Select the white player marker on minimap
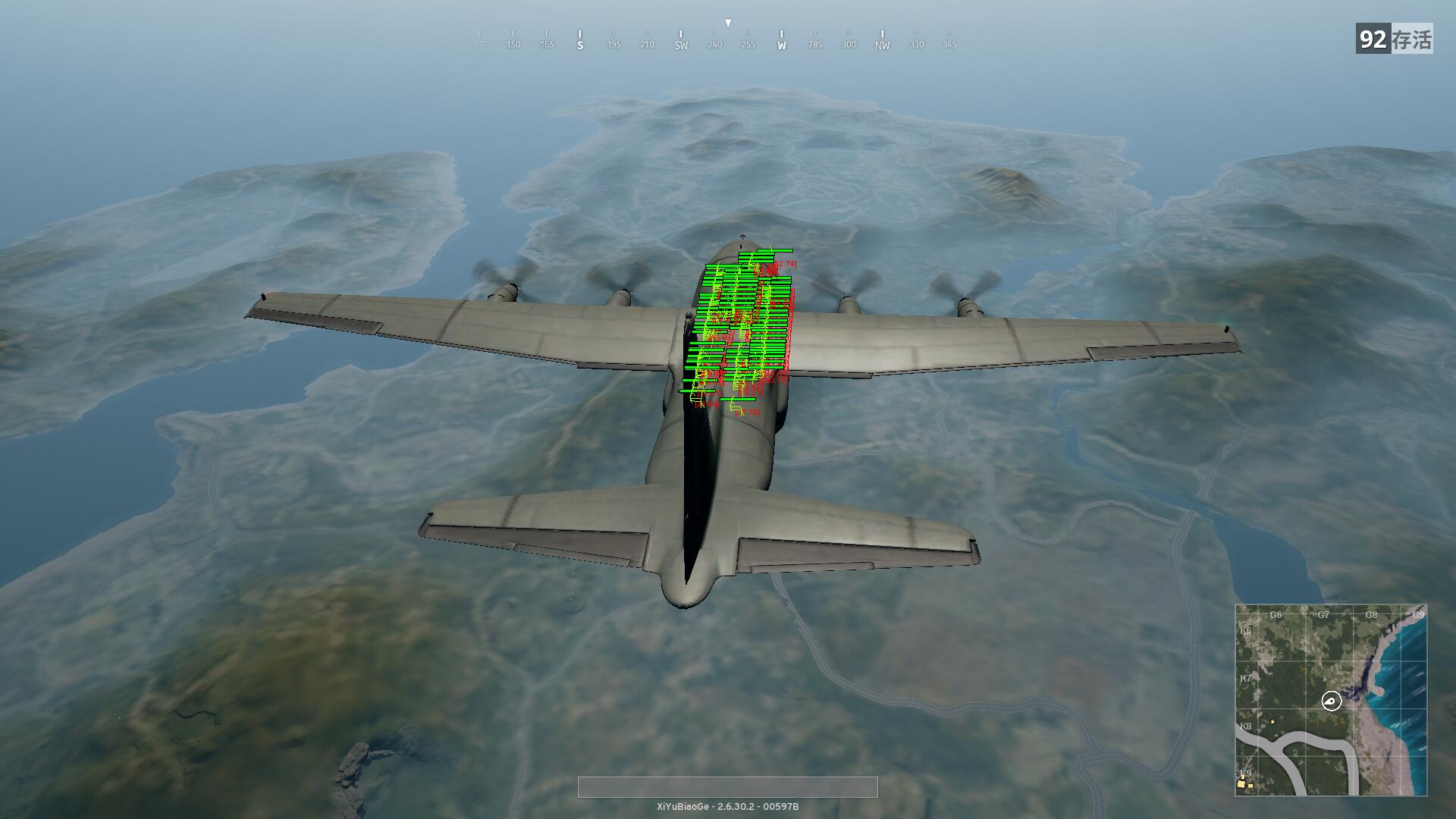Image resolution: width=1456 pixels, height=819 pixels. pyautogui.click(x=1332, y=701)
